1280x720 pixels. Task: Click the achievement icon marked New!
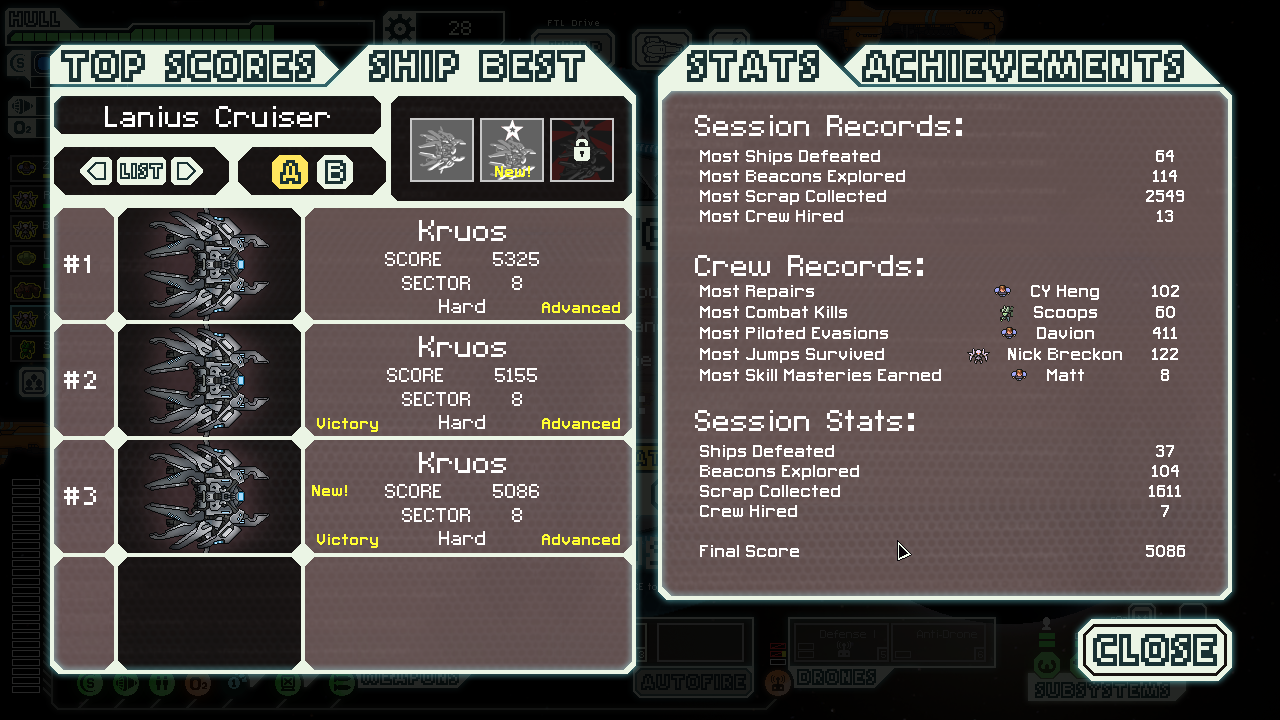pyautogui.click(x=512, y=150)
